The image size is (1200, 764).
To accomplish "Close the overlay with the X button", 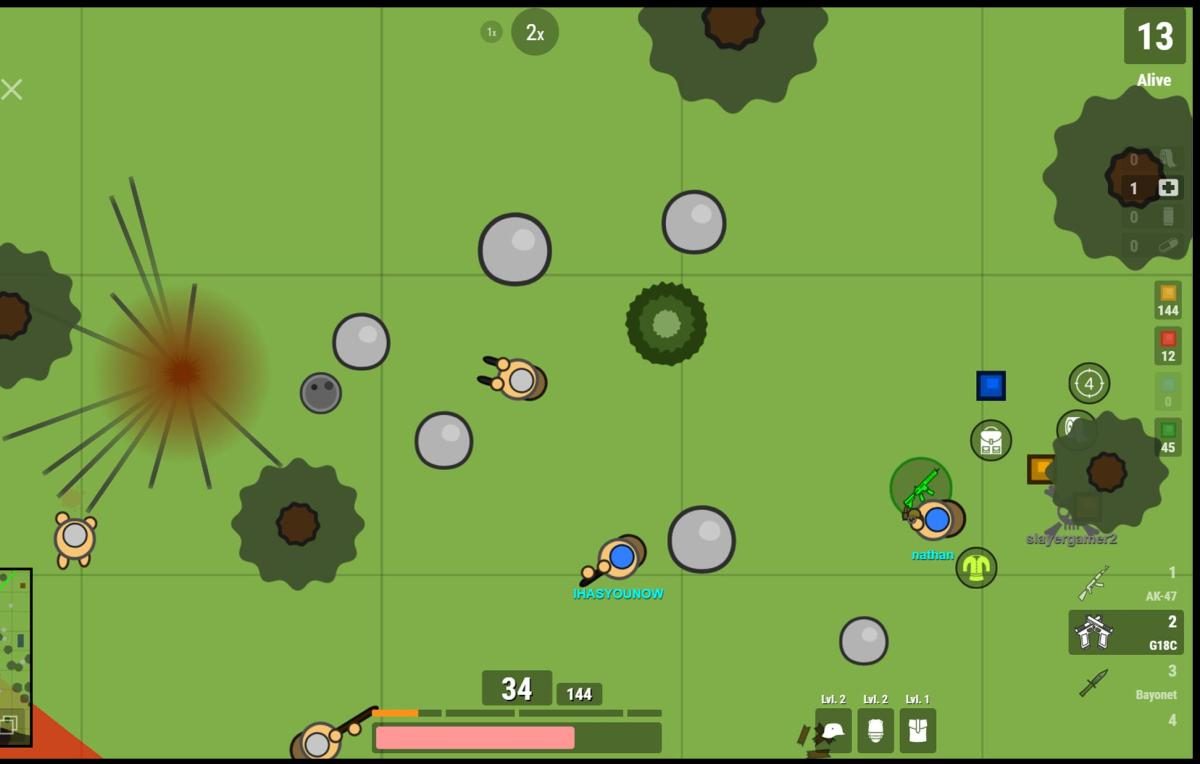I will 12,90.
